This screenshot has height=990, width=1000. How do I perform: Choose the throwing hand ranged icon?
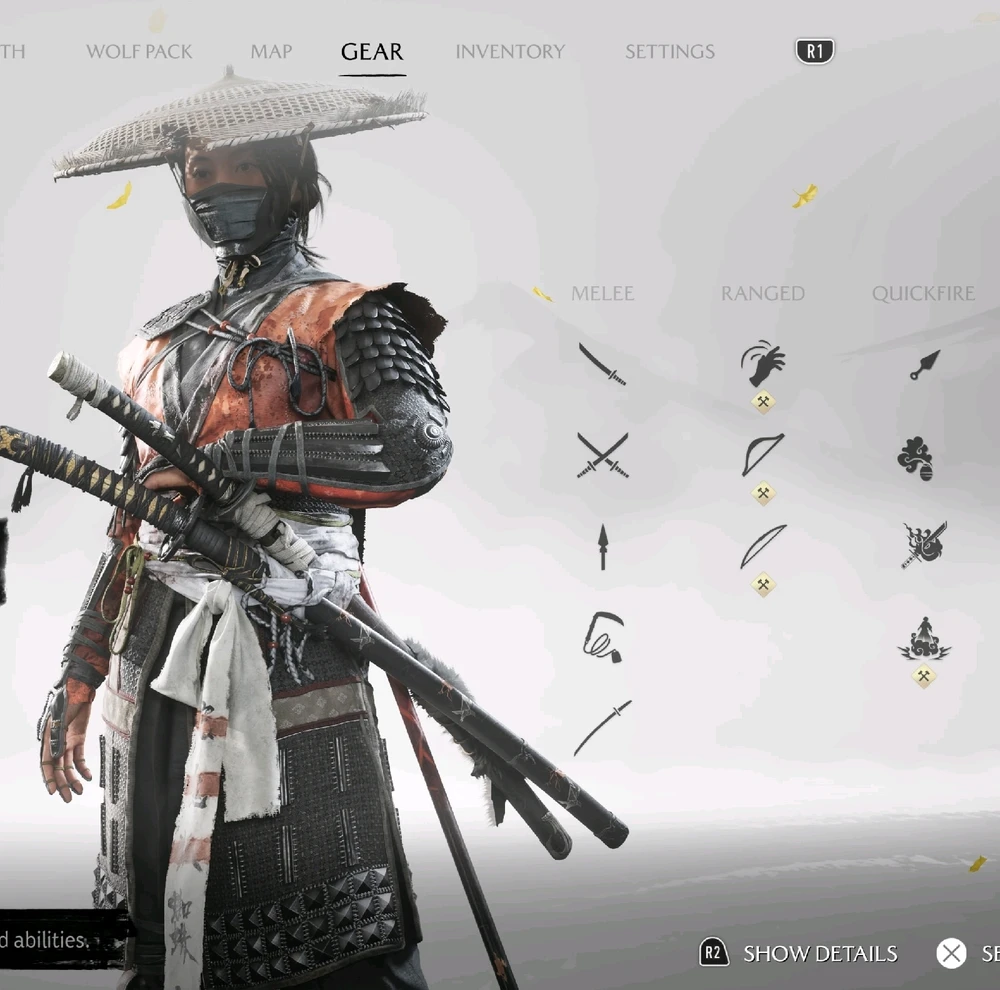763,365
